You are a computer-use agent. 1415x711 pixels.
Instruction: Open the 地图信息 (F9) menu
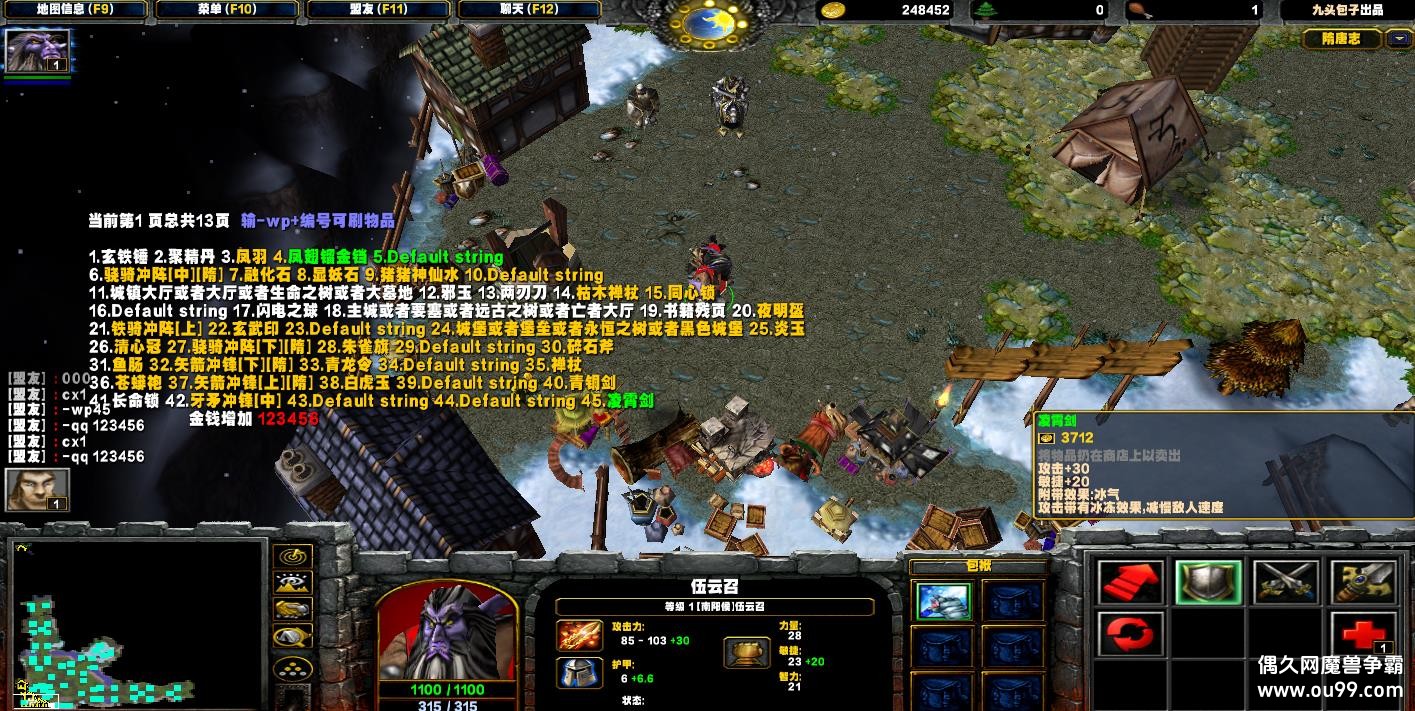click(76, 10)
